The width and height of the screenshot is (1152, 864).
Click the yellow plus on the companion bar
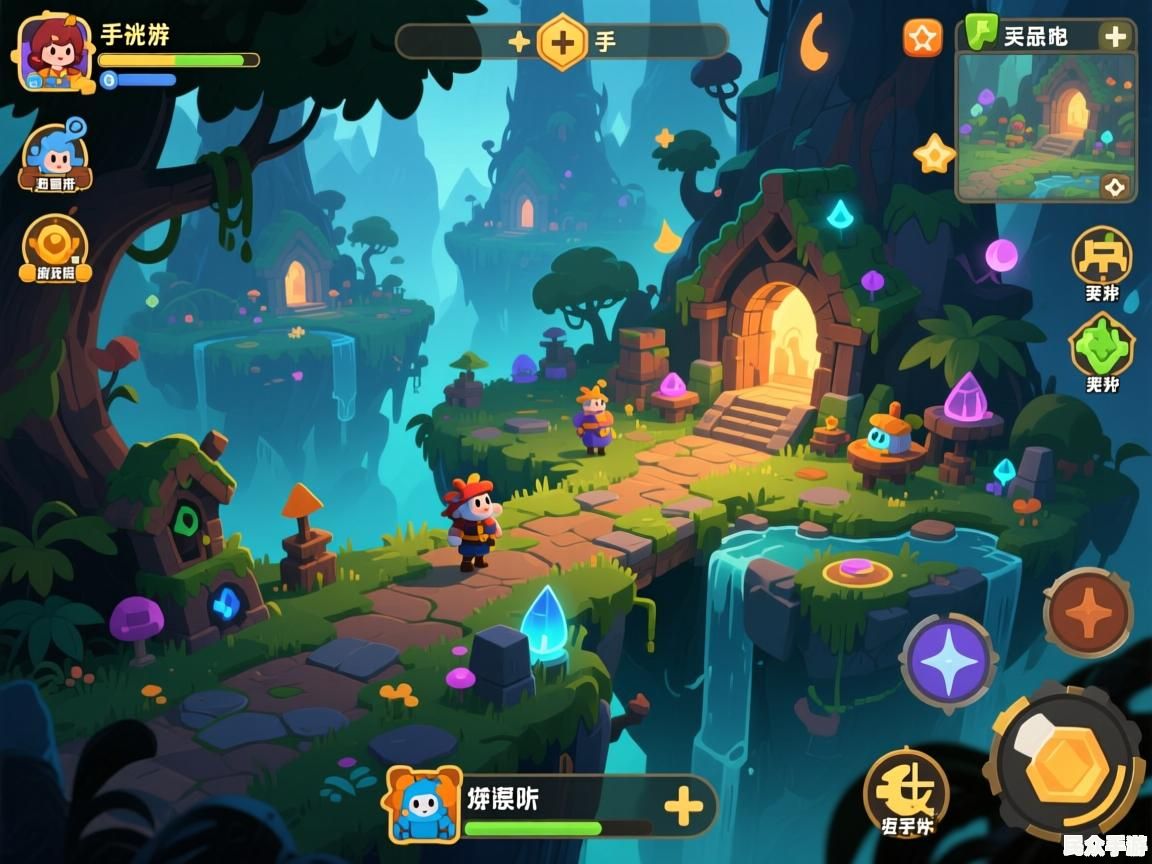(683, 805)
